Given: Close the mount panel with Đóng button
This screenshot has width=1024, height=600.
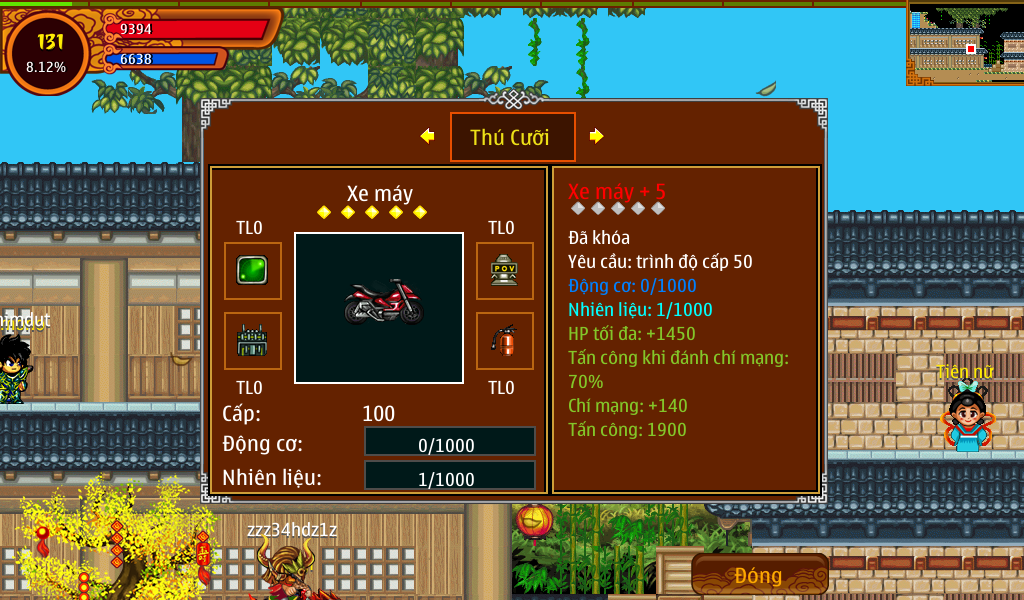Looking at the screenshot, I should point(759,575).
